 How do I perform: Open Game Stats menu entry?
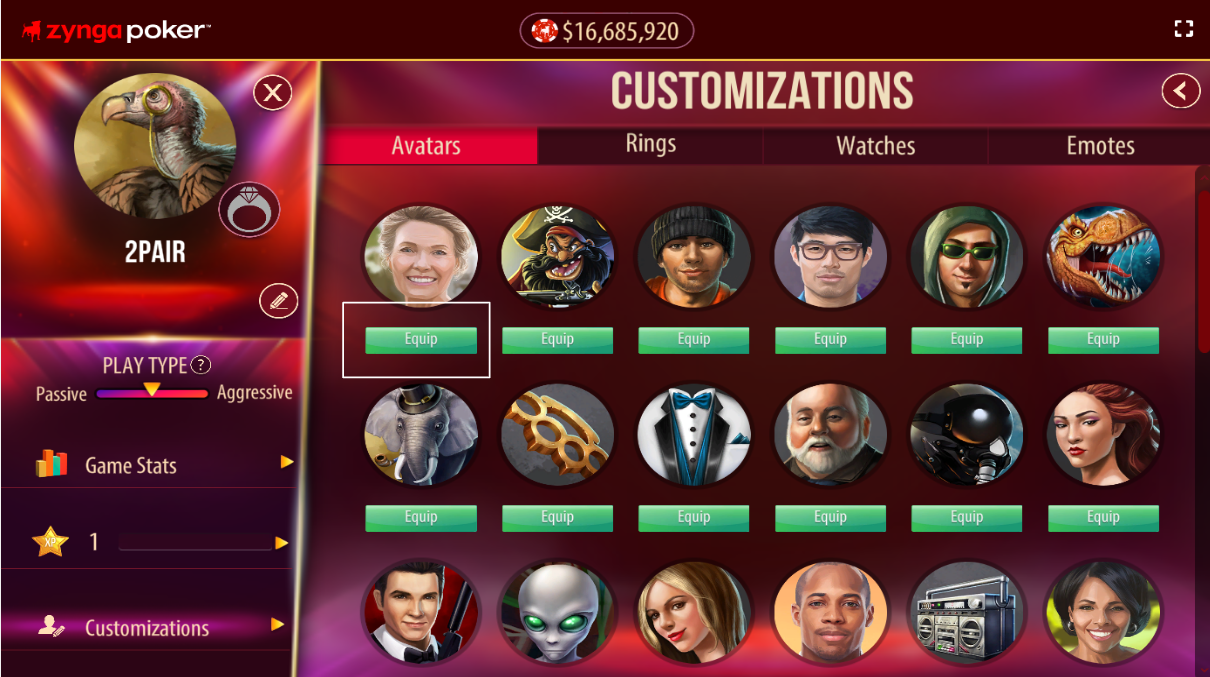(x=160, y=464)
